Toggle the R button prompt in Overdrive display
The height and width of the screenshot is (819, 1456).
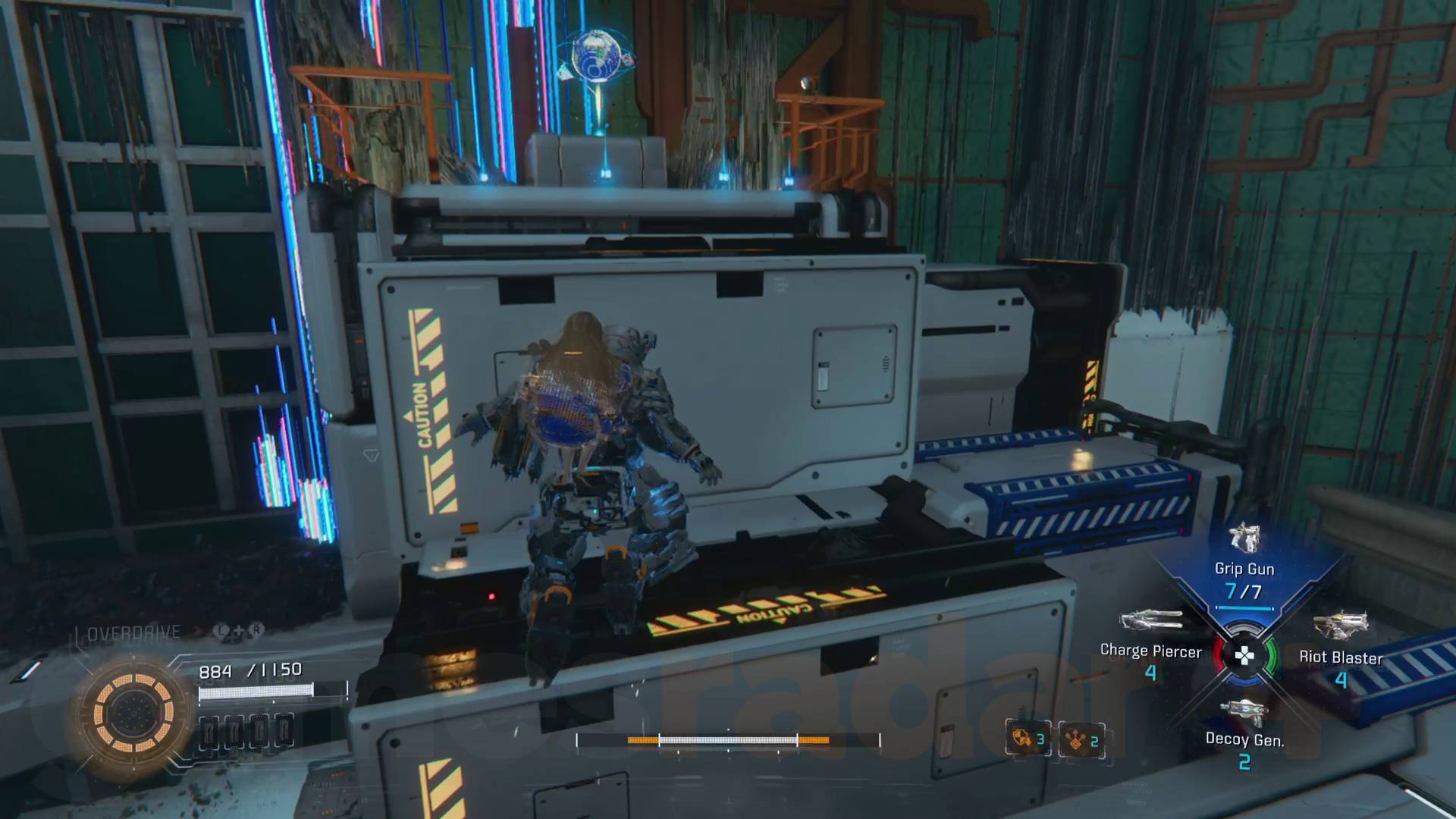(257, 630)
